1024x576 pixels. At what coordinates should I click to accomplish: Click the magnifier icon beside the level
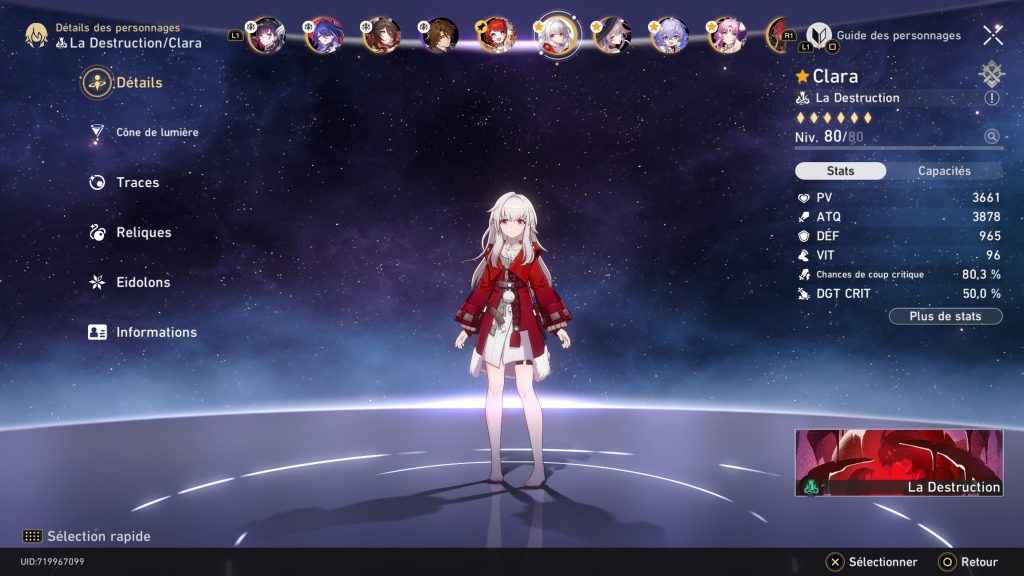coord(992,137)
